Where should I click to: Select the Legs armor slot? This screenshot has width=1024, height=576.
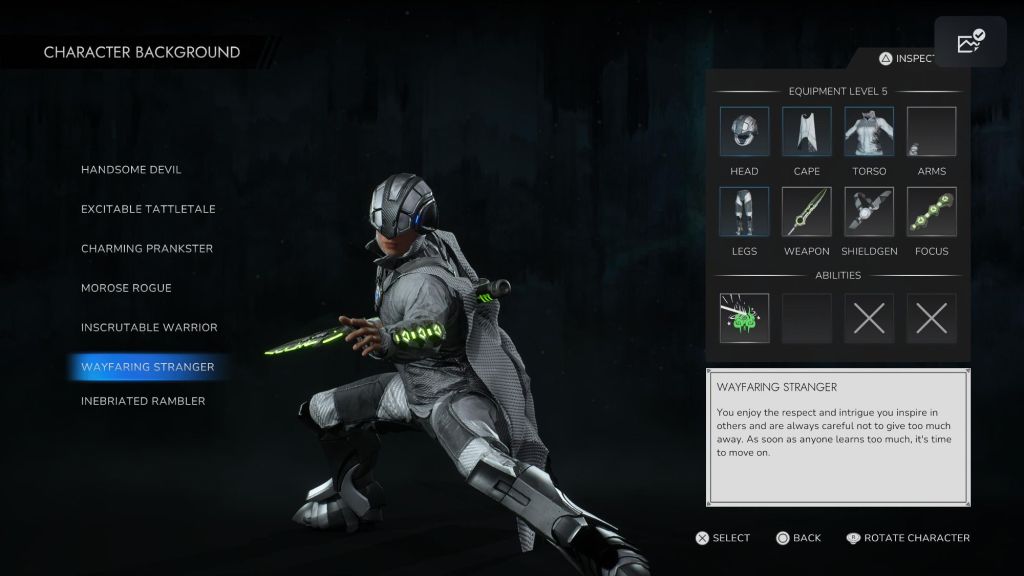point(744,212)
